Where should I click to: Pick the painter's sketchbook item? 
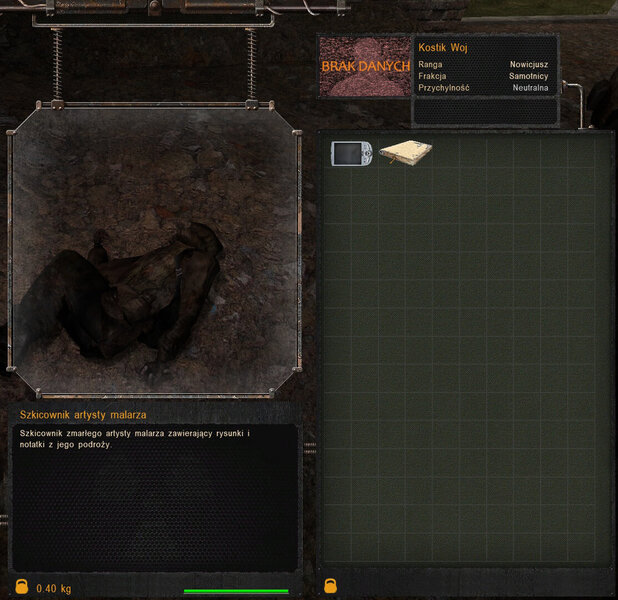pos(405,153)
